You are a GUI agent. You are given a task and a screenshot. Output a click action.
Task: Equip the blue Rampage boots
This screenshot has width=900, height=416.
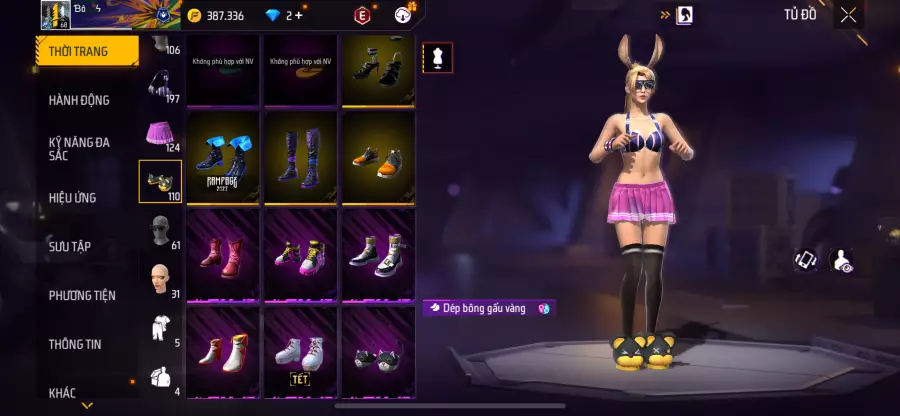(x=223, y=158)
